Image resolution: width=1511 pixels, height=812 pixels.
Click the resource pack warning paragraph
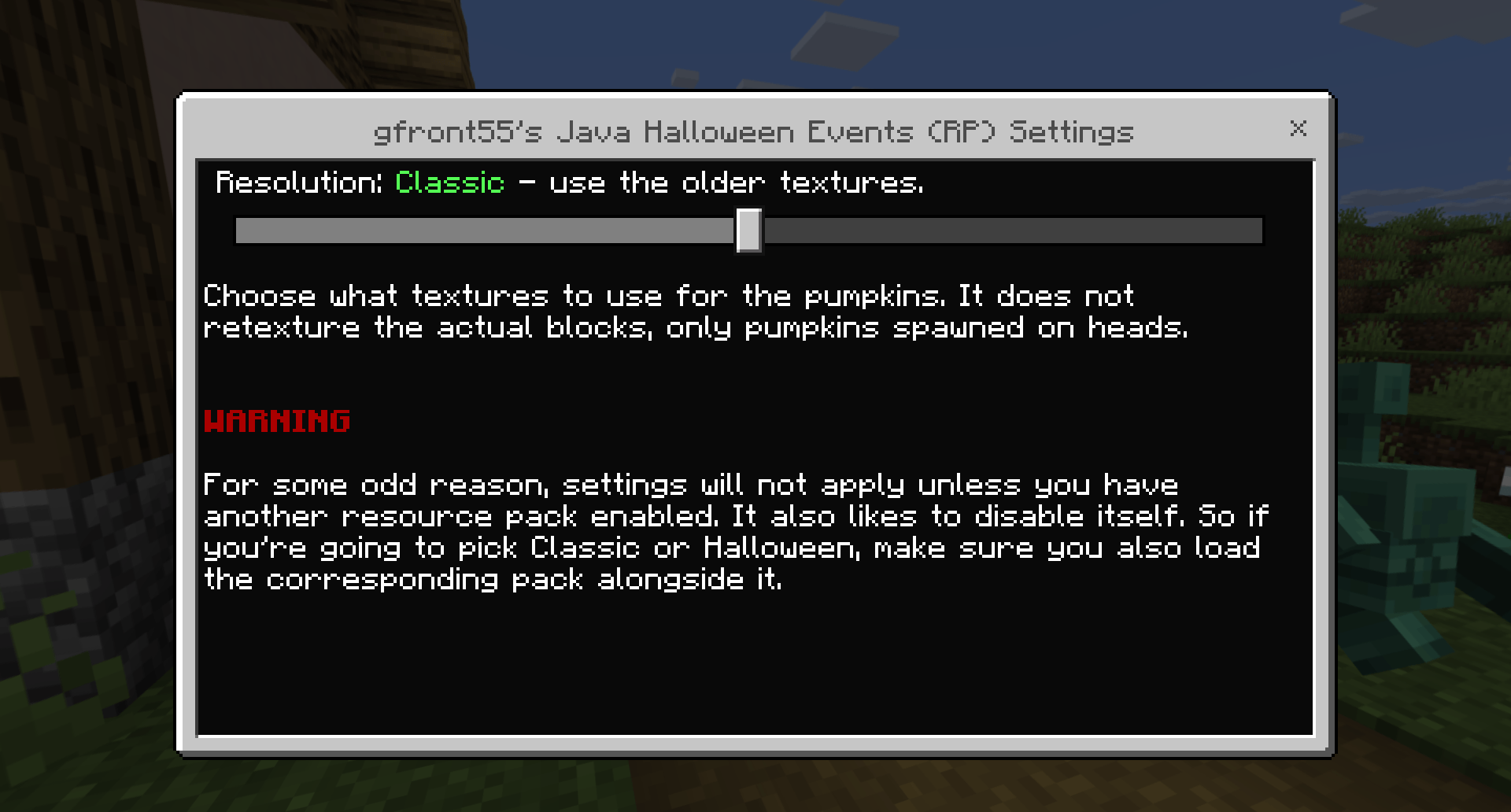click(732, 531)
